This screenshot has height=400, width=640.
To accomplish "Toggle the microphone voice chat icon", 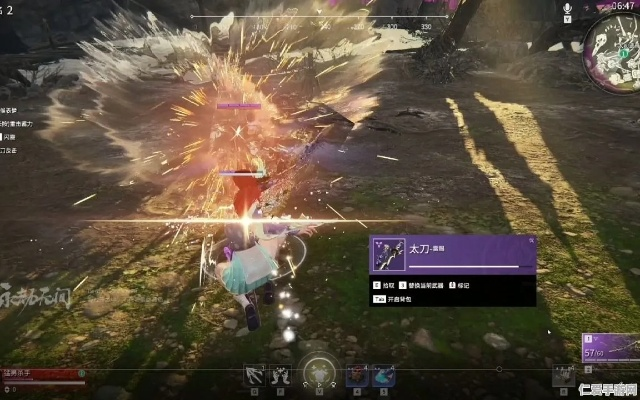I will pos(568,8).
